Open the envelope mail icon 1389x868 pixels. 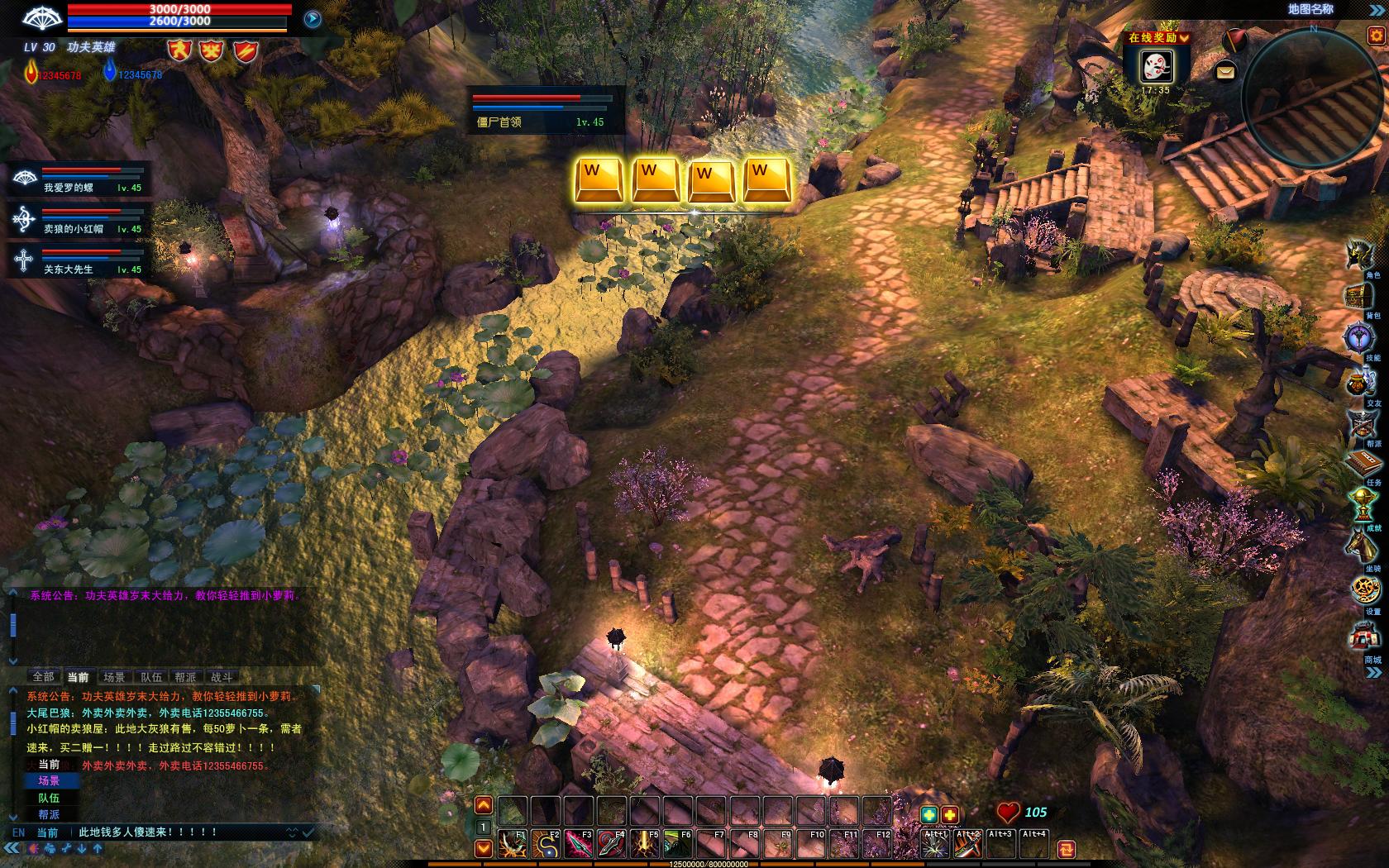click(x=1225, y=73)
